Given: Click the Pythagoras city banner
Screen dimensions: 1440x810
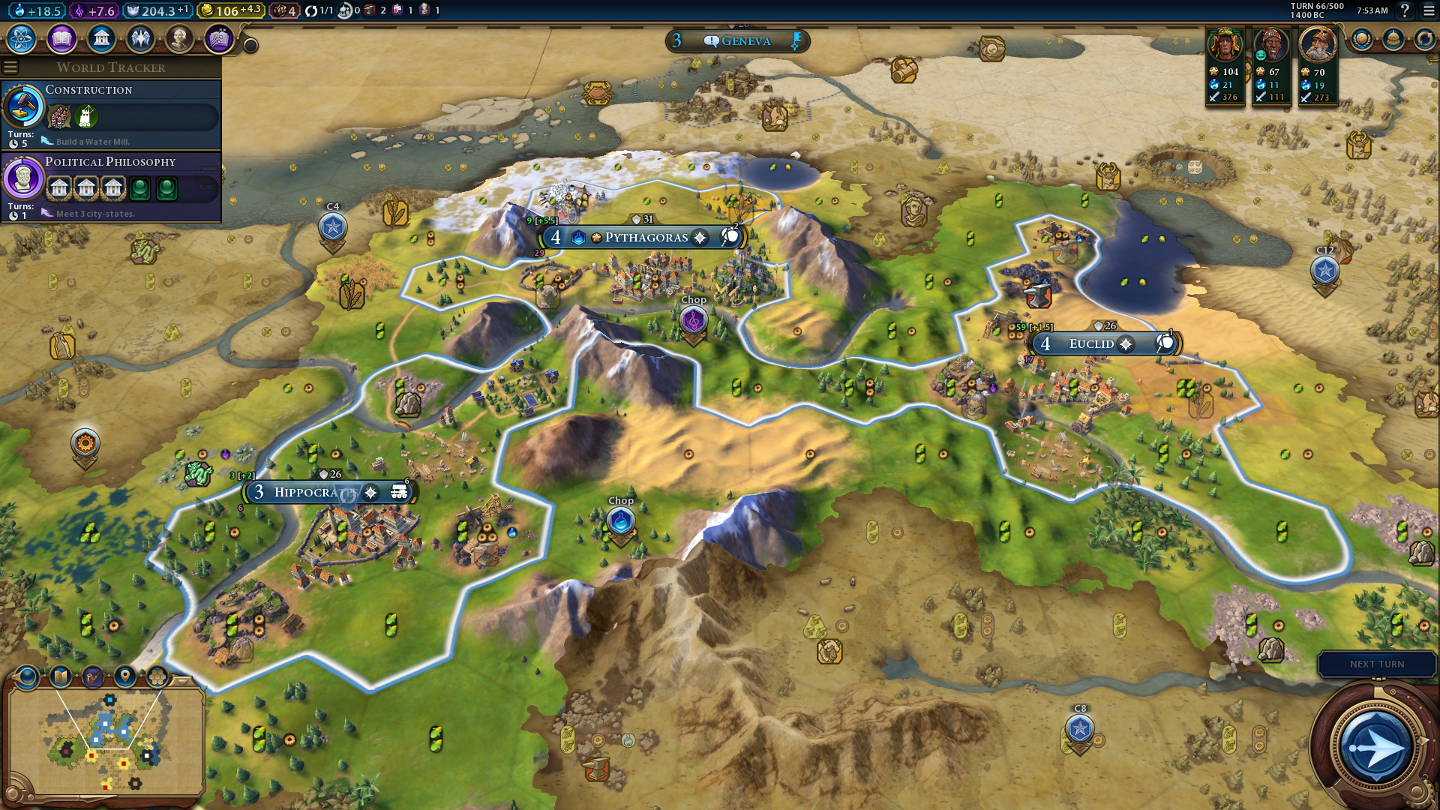Looking at the screenshot, I should 645,237.
